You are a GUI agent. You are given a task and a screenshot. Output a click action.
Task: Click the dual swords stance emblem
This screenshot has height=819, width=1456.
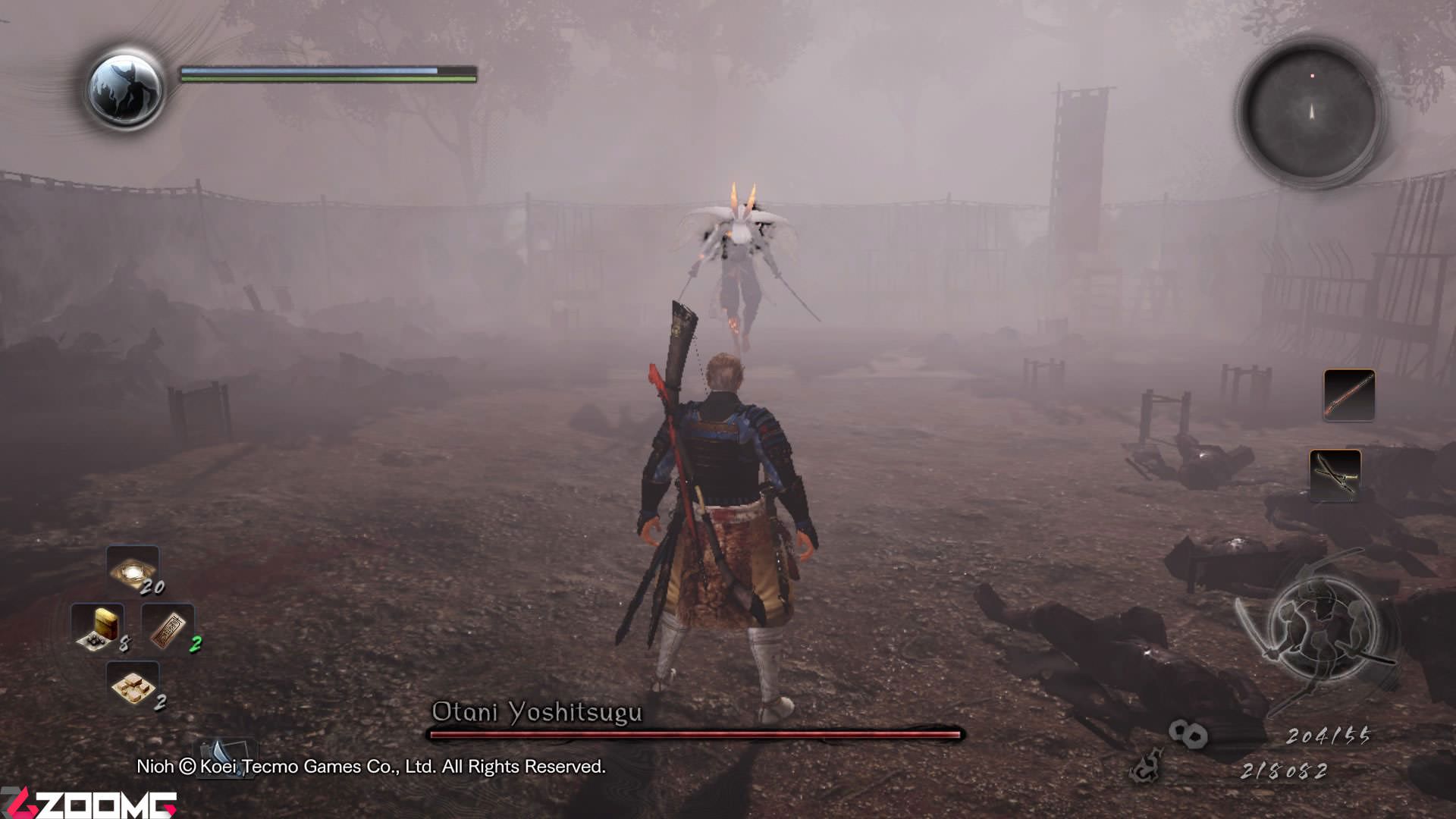pos(1319,629)
